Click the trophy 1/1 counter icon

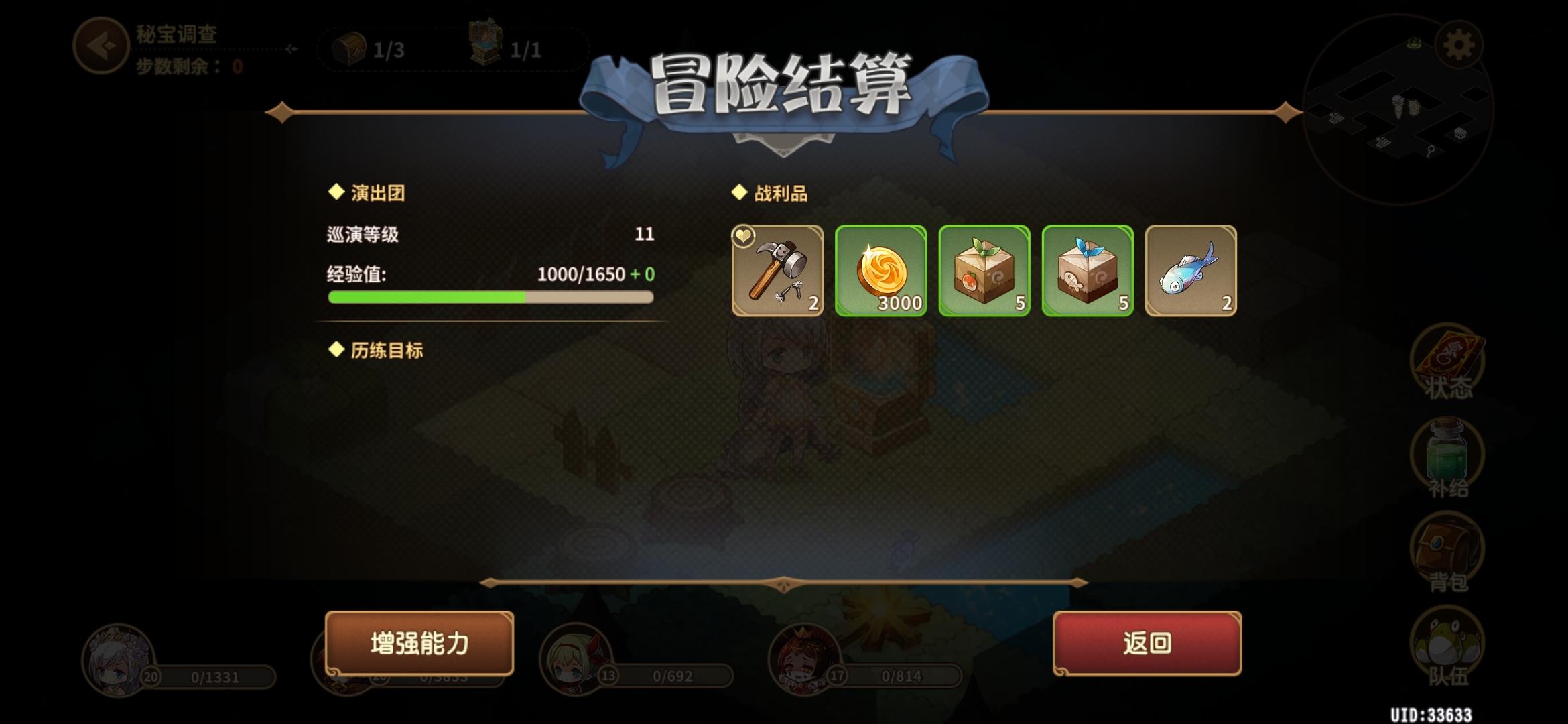click(x=489, y=46)
